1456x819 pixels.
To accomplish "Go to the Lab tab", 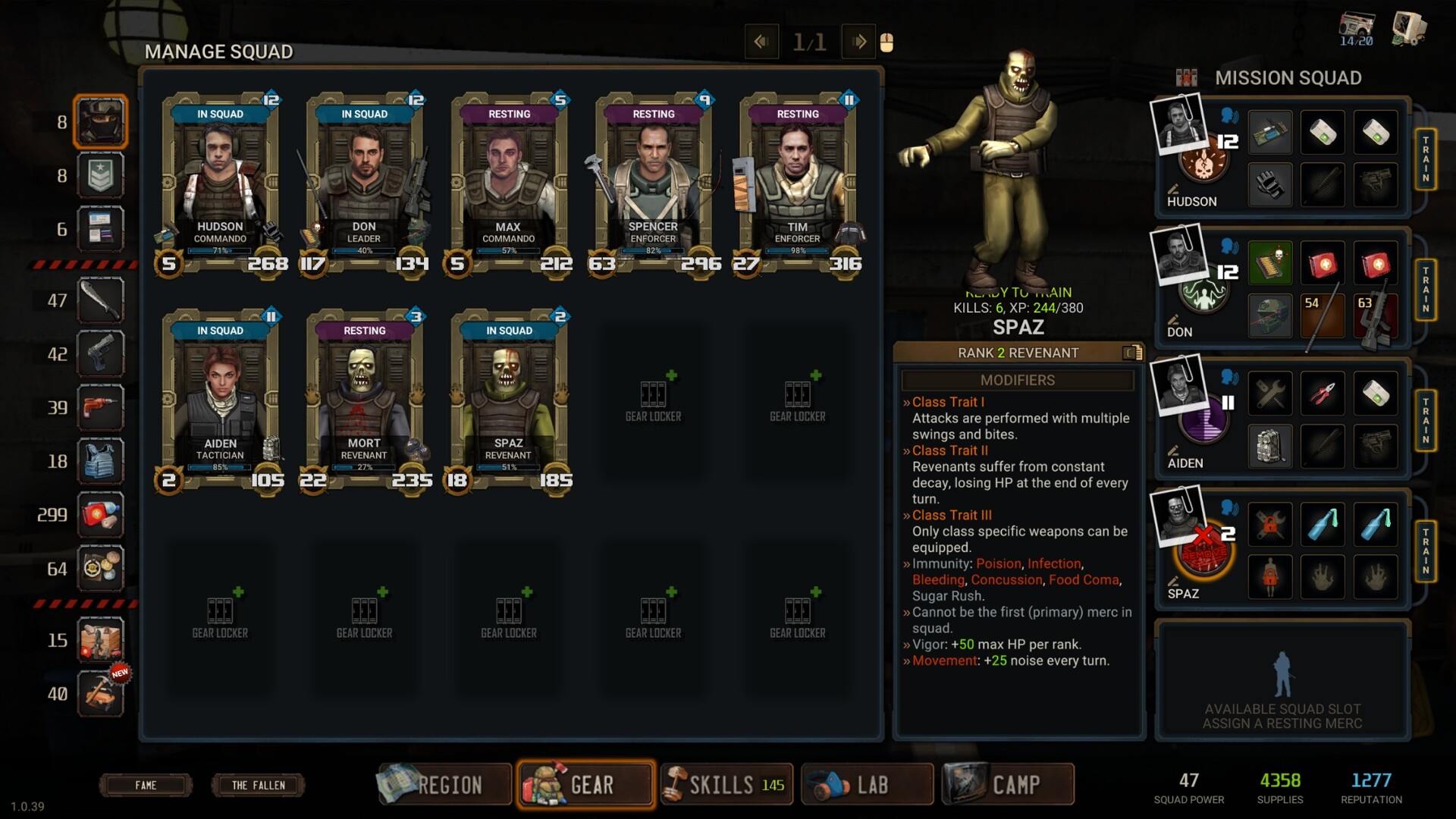I will coord(868,784).
